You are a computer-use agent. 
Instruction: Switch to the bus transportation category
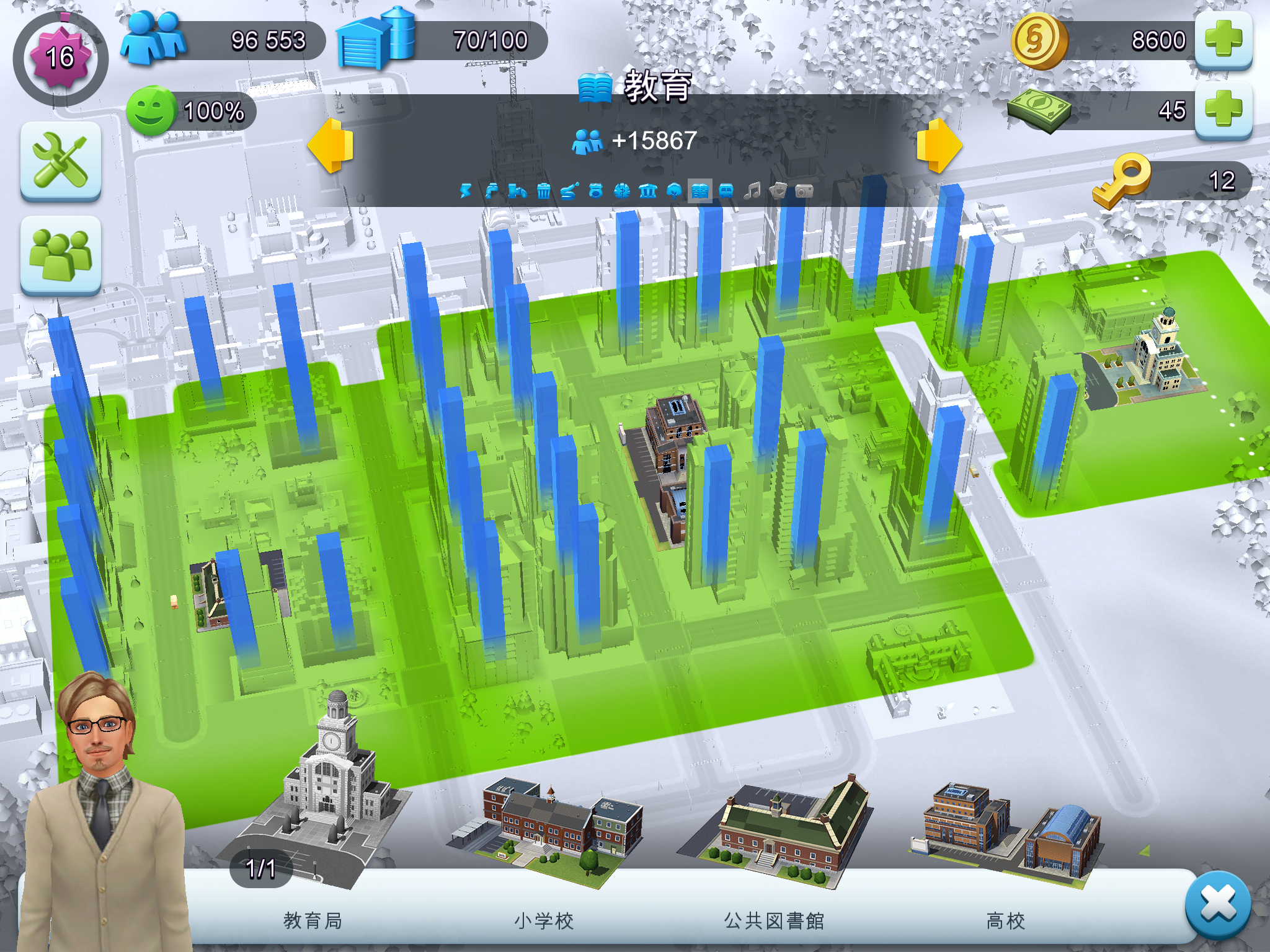coord(726,191)
